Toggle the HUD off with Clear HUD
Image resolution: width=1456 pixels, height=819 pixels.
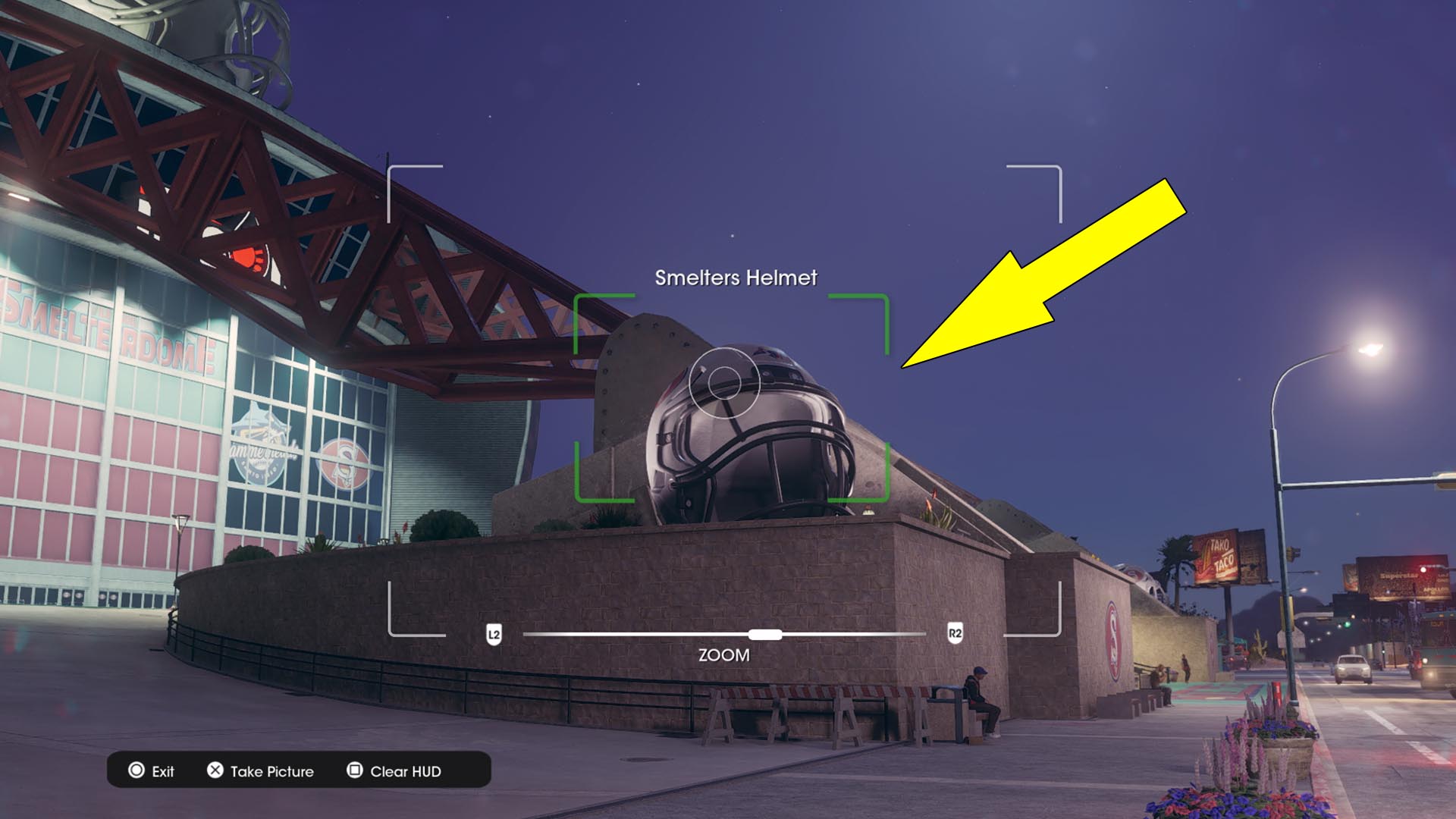(407, 772)
